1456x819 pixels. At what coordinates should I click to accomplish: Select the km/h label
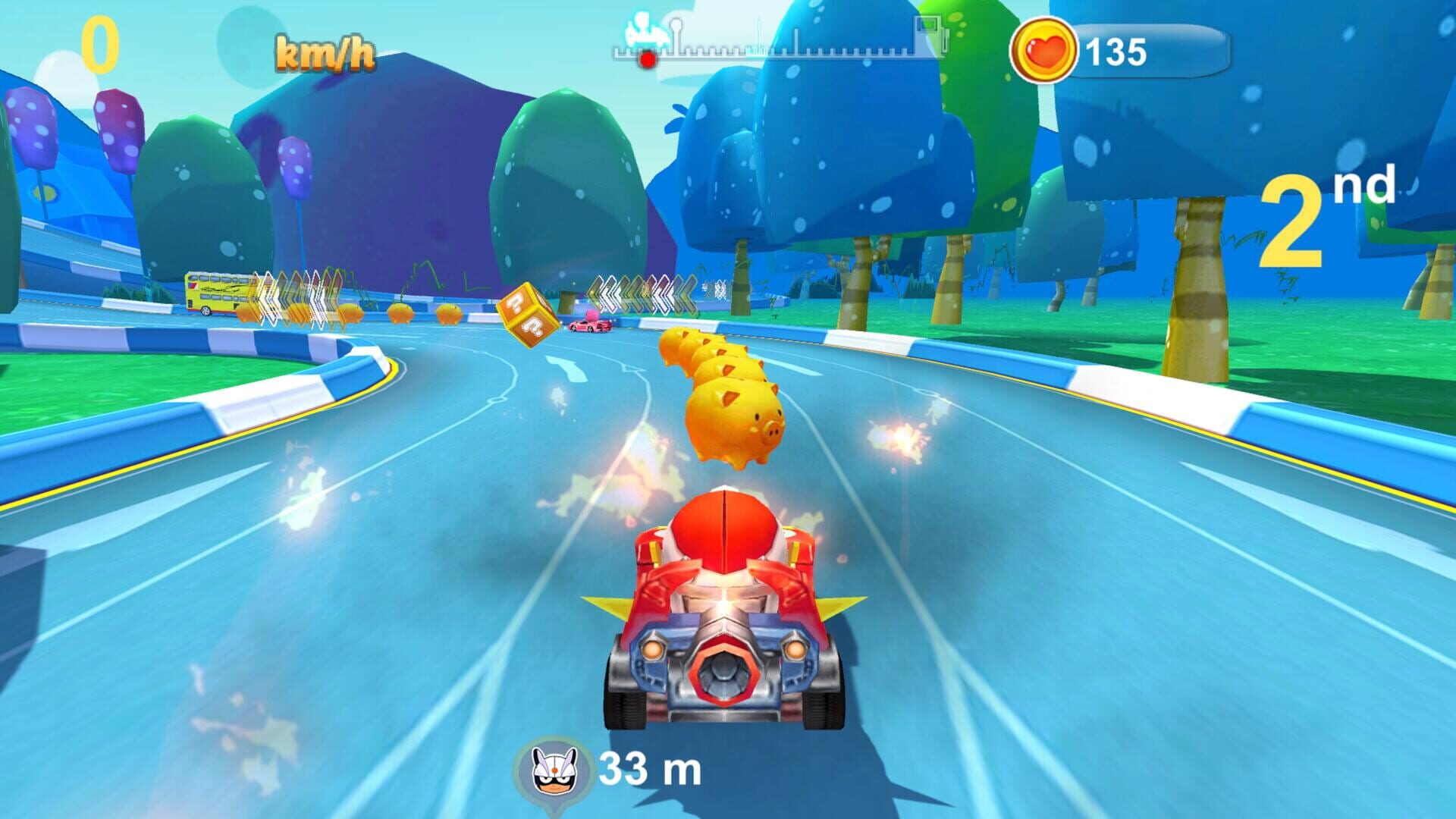click(x=325, y=53)
